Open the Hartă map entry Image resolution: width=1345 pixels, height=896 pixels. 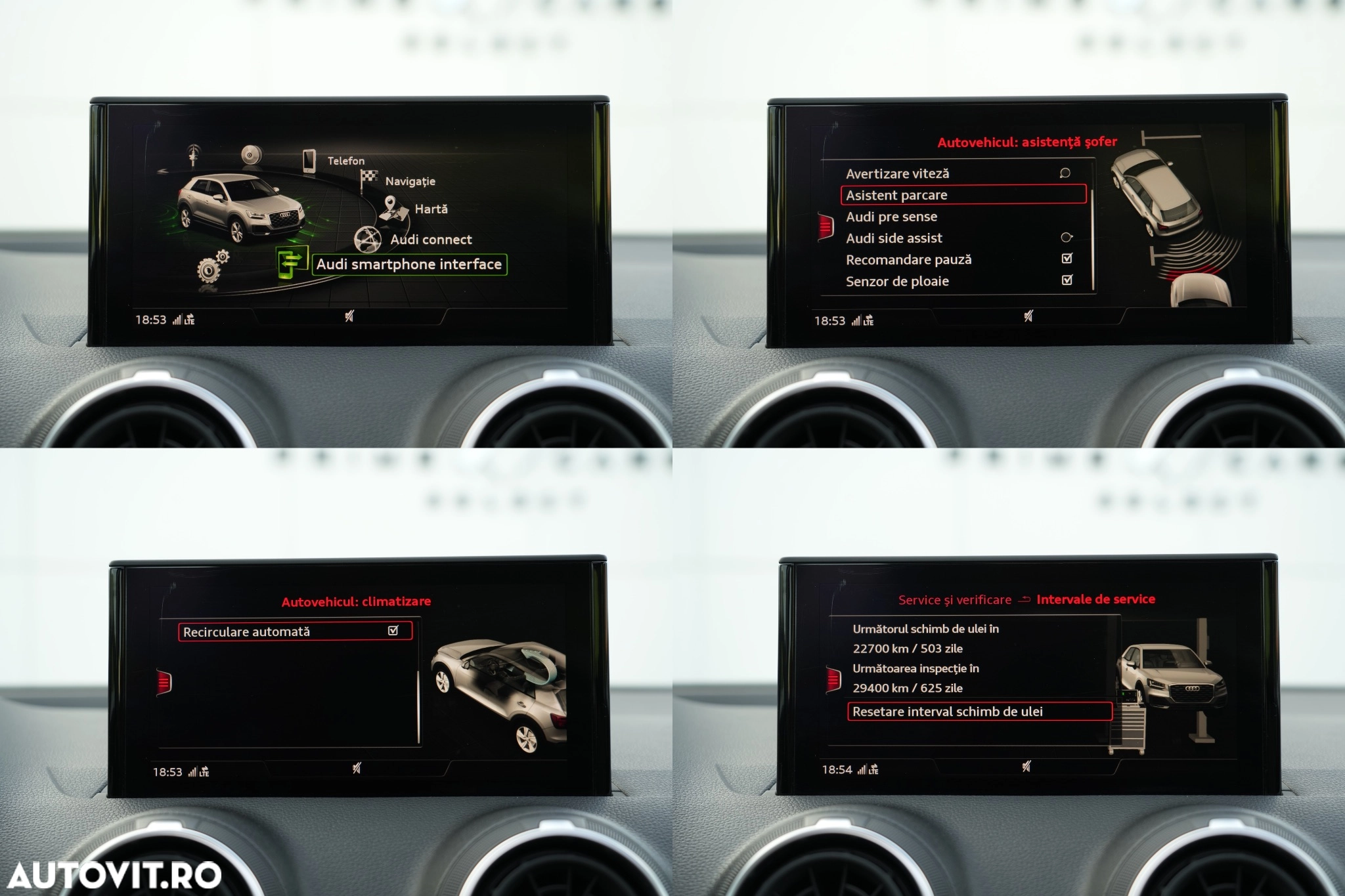click(431, 209)
